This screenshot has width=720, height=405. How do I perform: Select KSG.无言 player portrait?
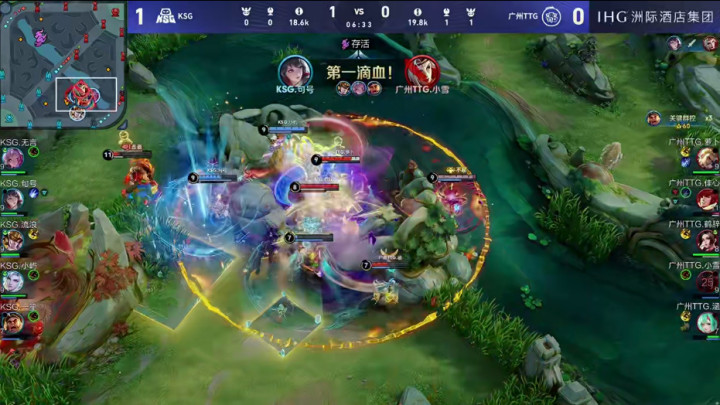12,159
